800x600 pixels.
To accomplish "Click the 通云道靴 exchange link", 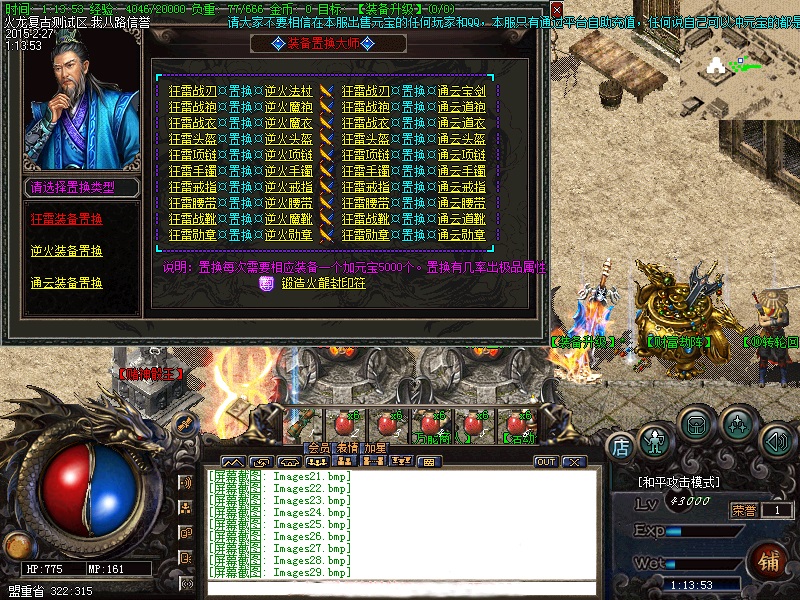I will click(461, 219).
